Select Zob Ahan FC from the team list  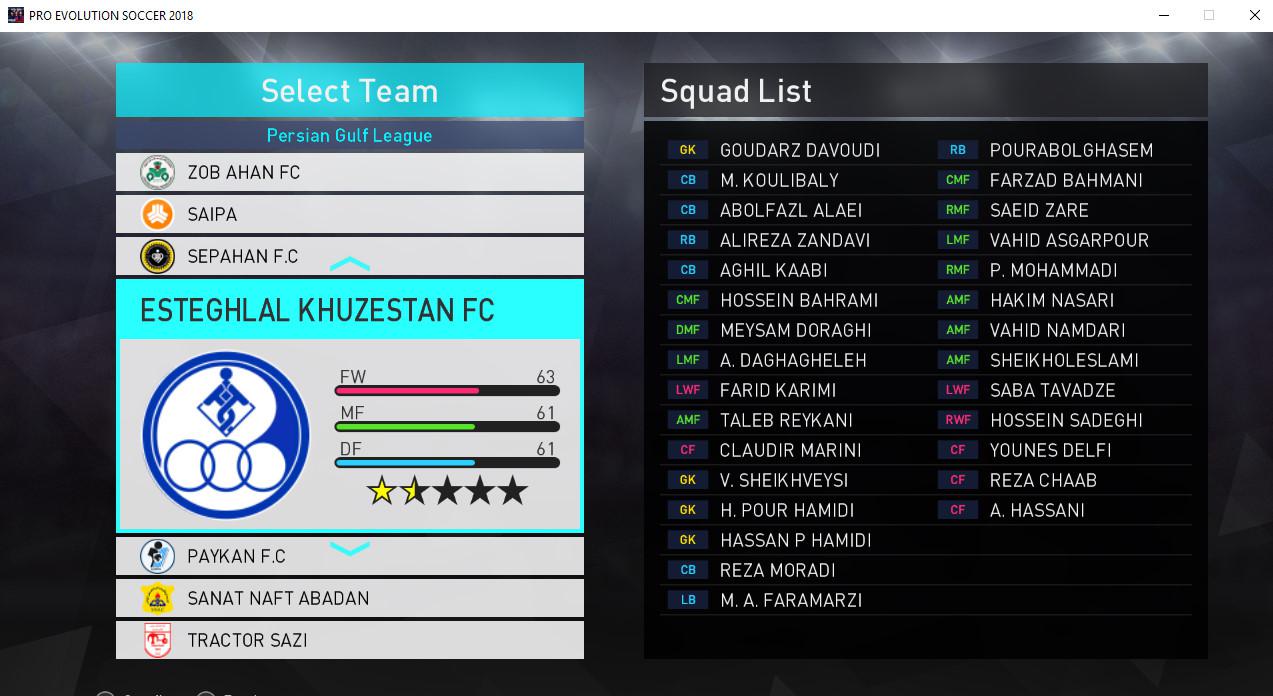coord(349,172)
